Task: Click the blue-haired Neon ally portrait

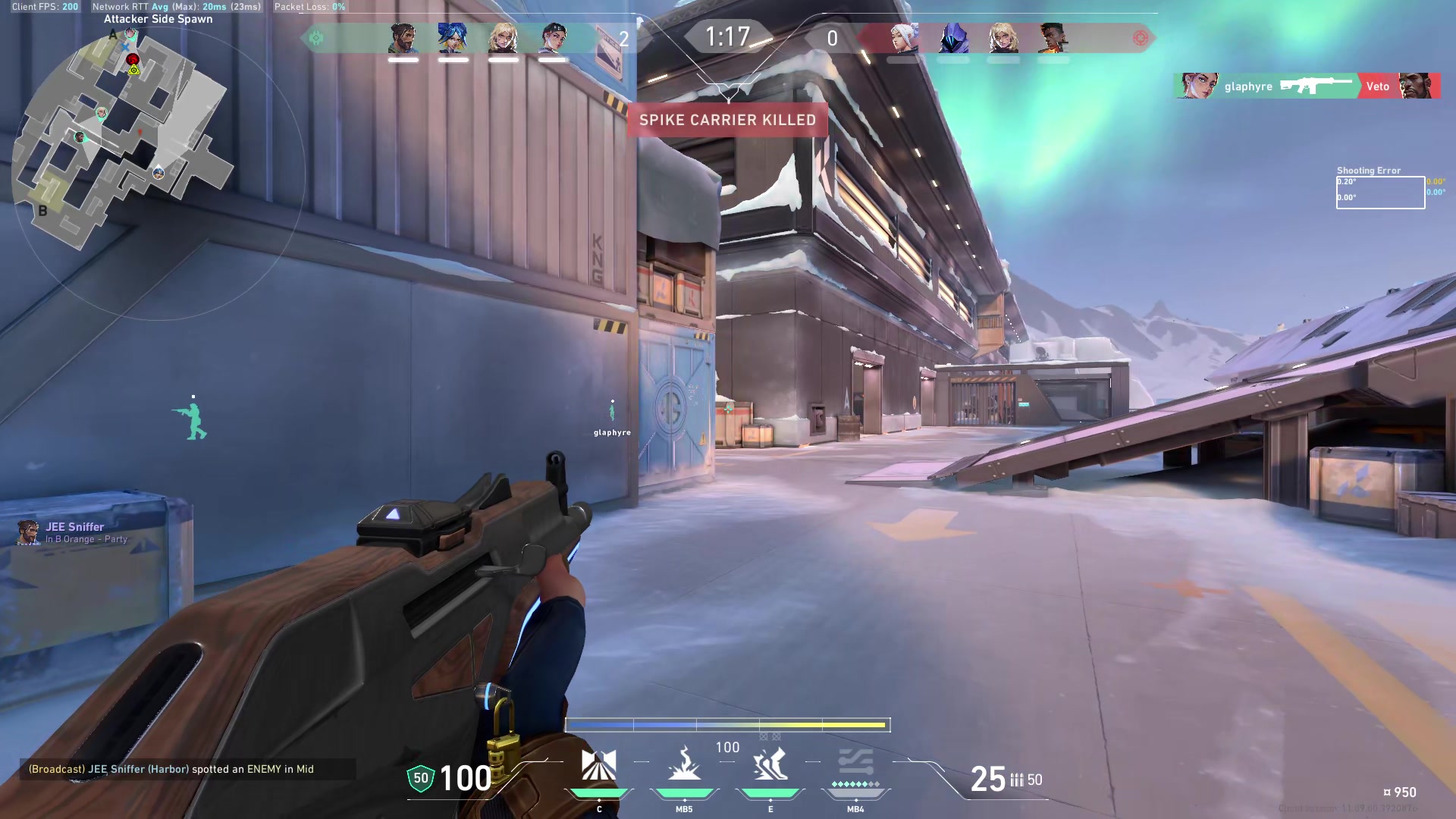Action: pos(453,38)
